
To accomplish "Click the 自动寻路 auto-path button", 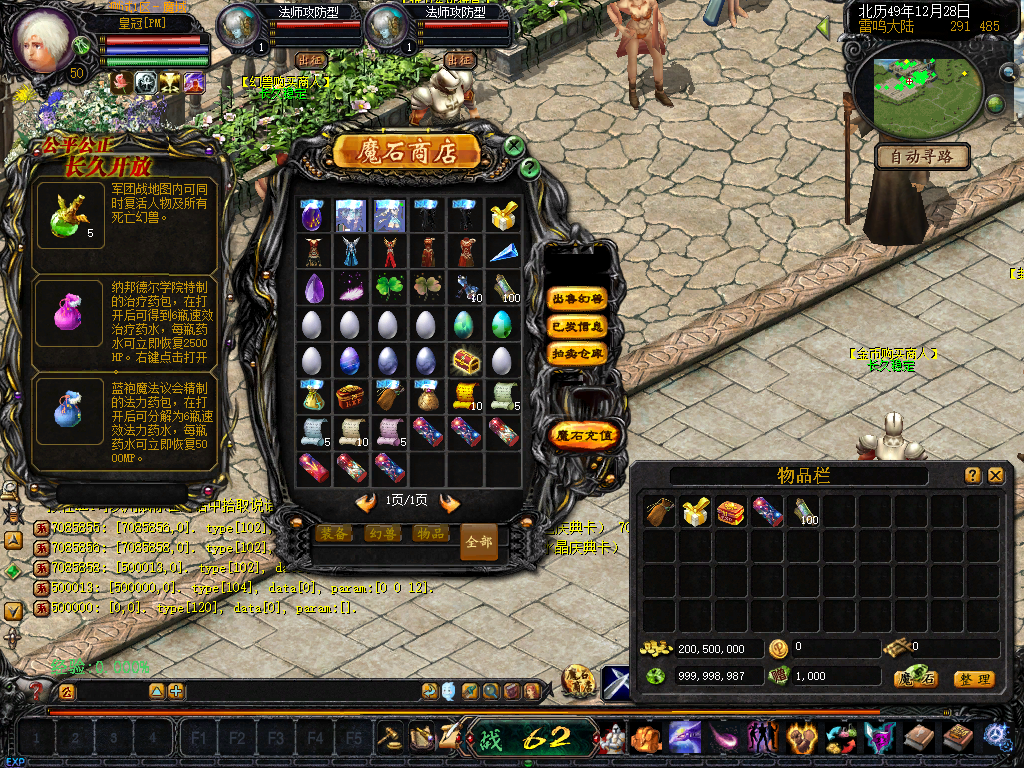I will tap(922, 156).
